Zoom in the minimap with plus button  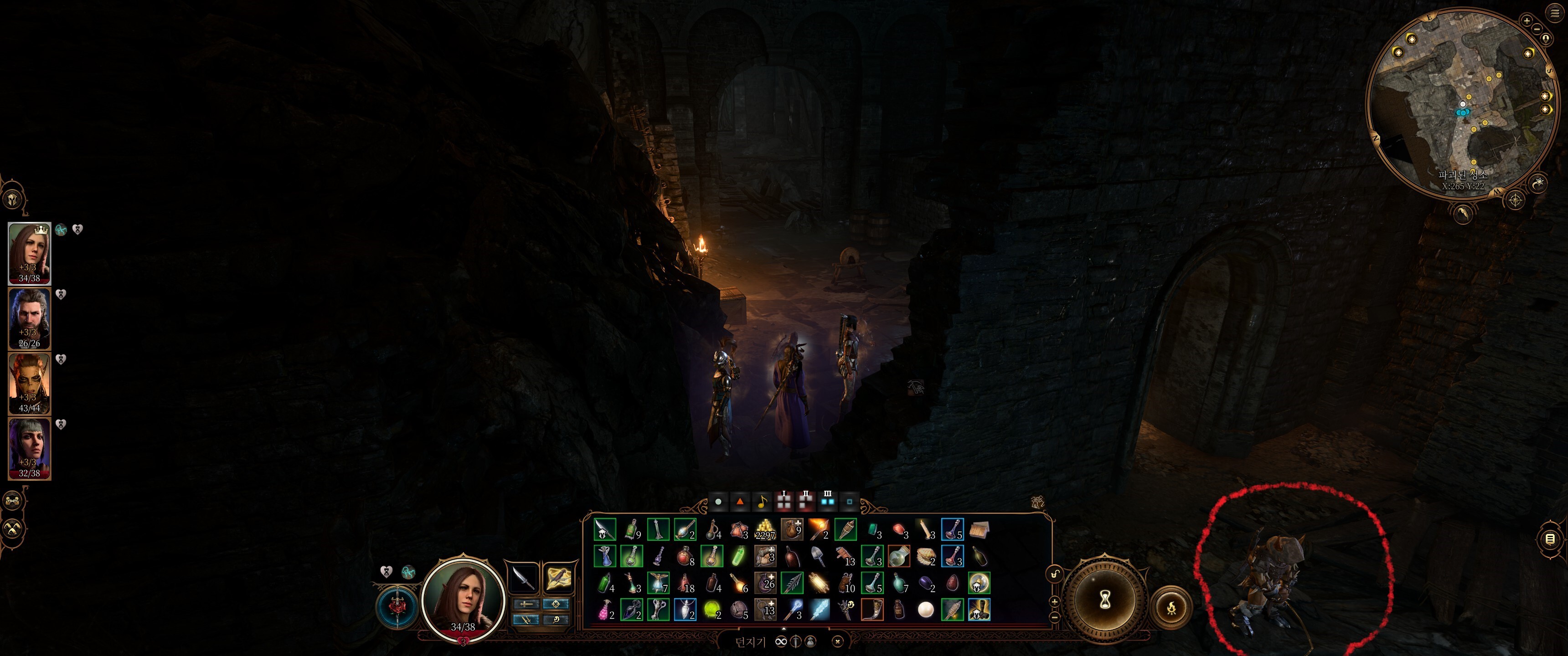[1526, 20]
